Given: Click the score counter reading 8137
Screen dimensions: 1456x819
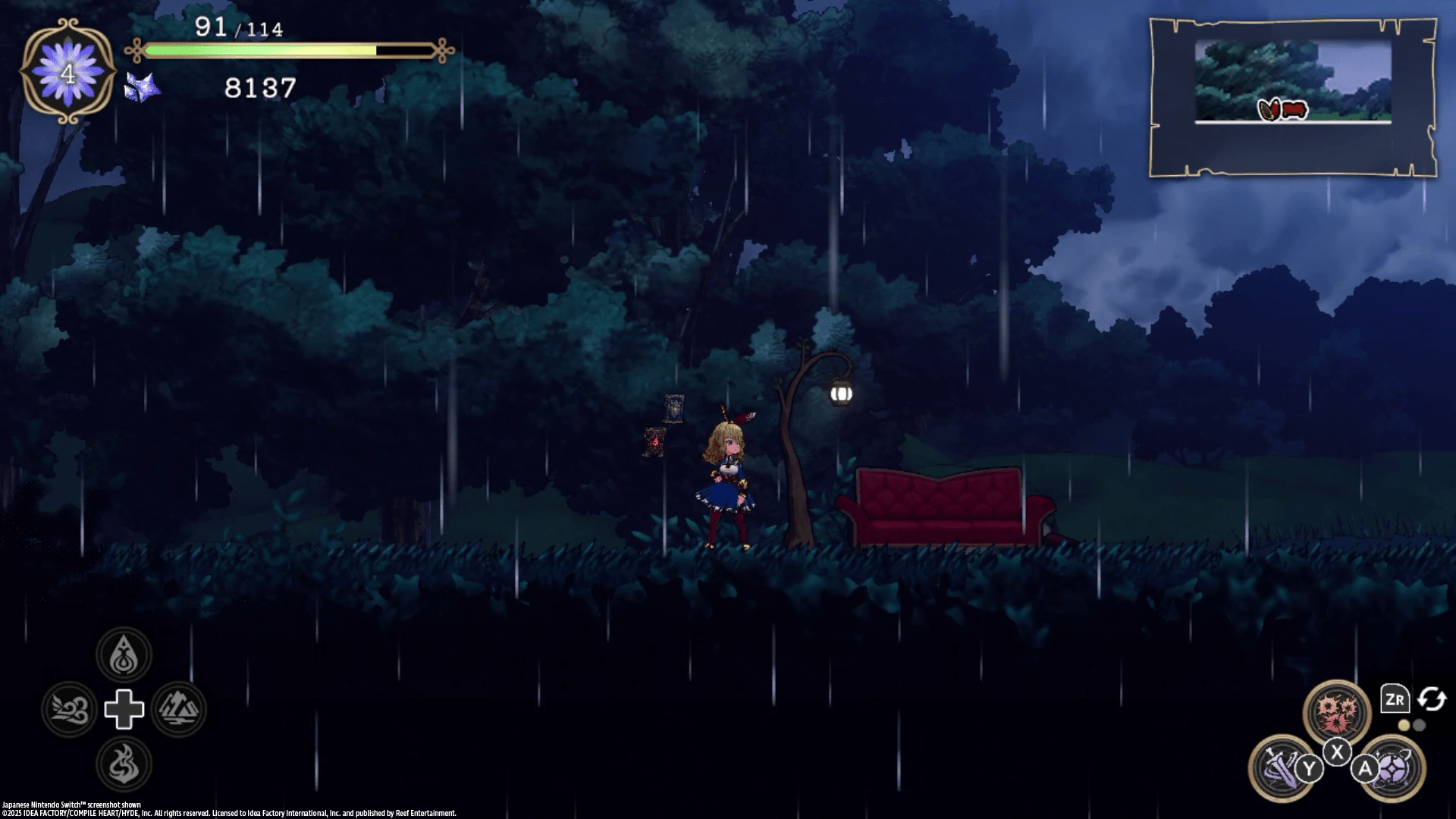Looking at the screenshot, I should (x=258, y=90).
